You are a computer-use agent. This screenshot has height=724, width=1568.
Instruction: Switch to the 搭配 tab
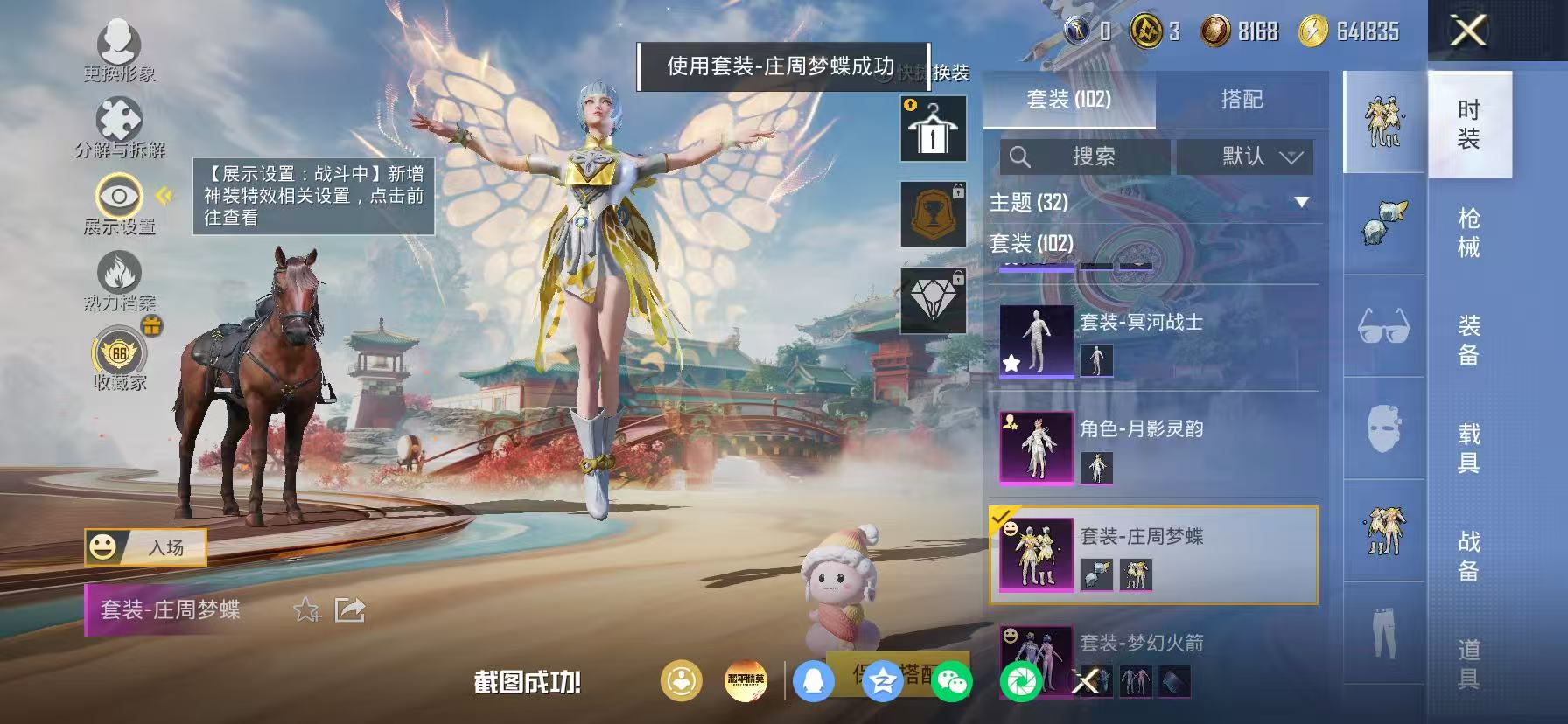click(1242, 100)
